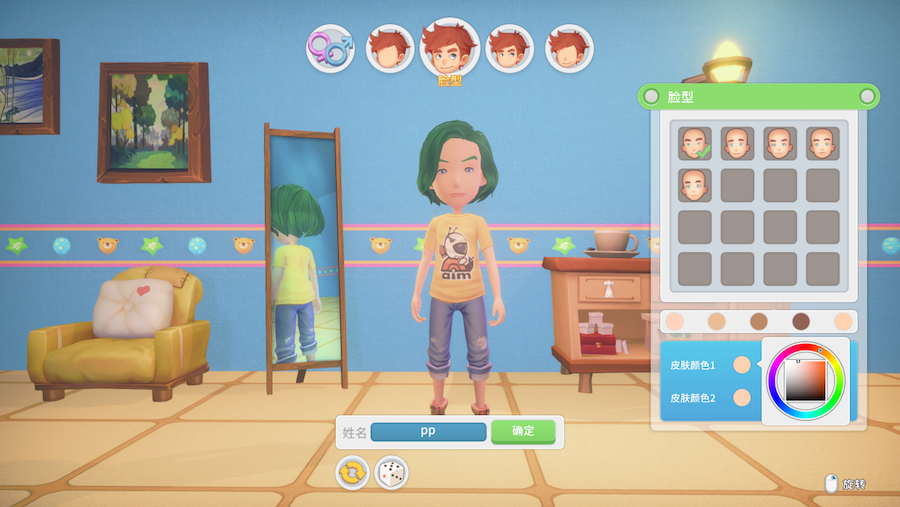Pick the only face preset in the second row

coord(695,185)
